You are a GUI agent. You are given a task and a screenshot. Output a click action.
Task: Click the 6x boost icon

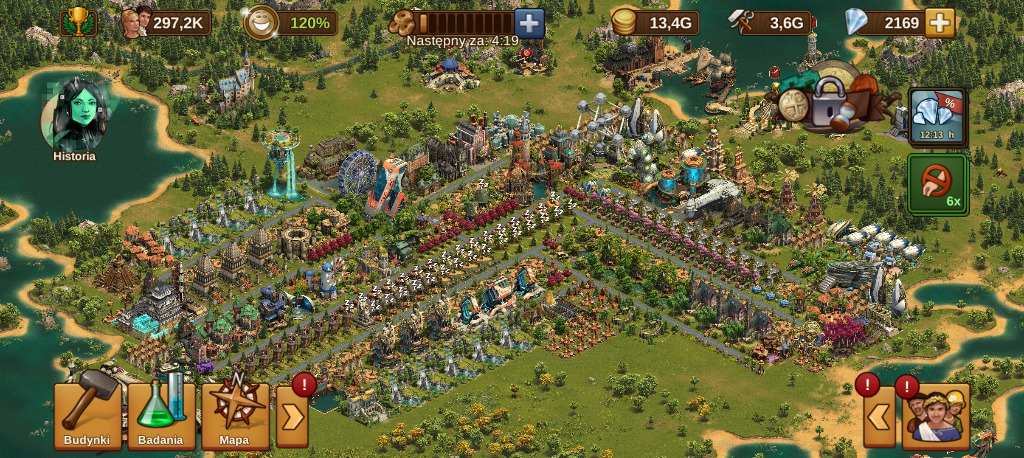[937, 184]
